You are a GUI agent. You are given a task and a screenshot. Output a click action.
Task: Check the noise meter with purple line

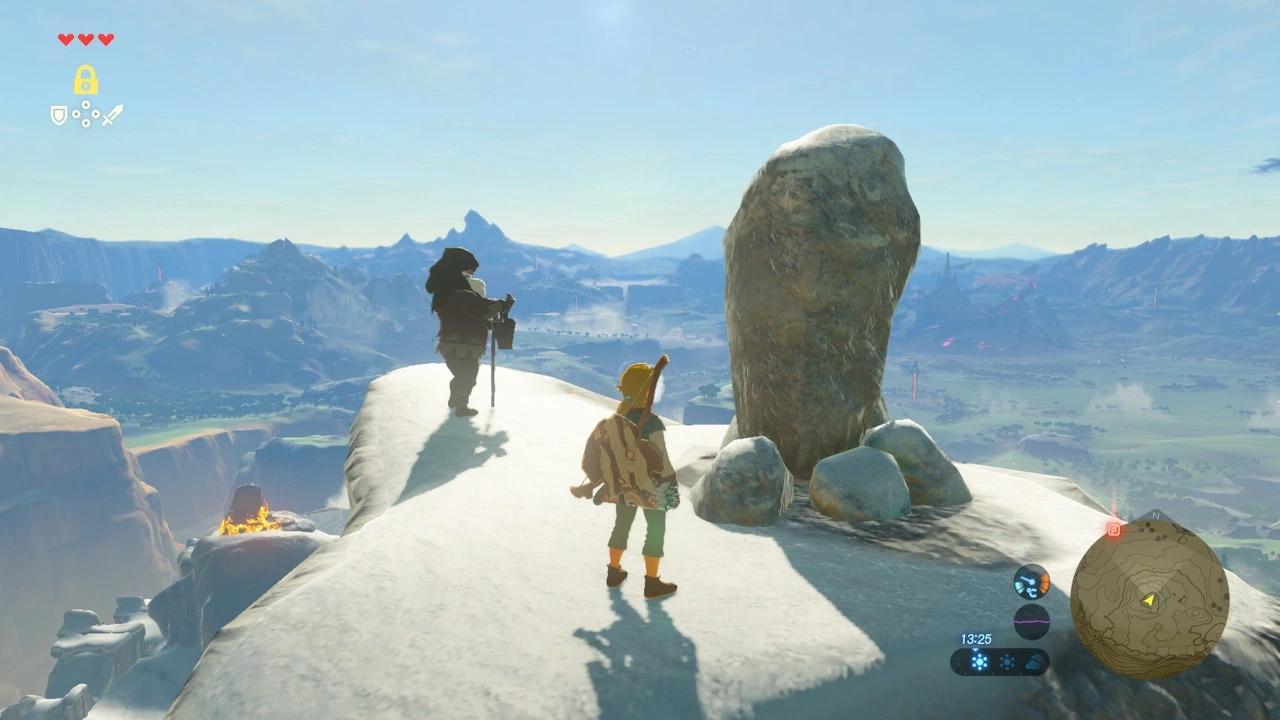pos(1031,621)
